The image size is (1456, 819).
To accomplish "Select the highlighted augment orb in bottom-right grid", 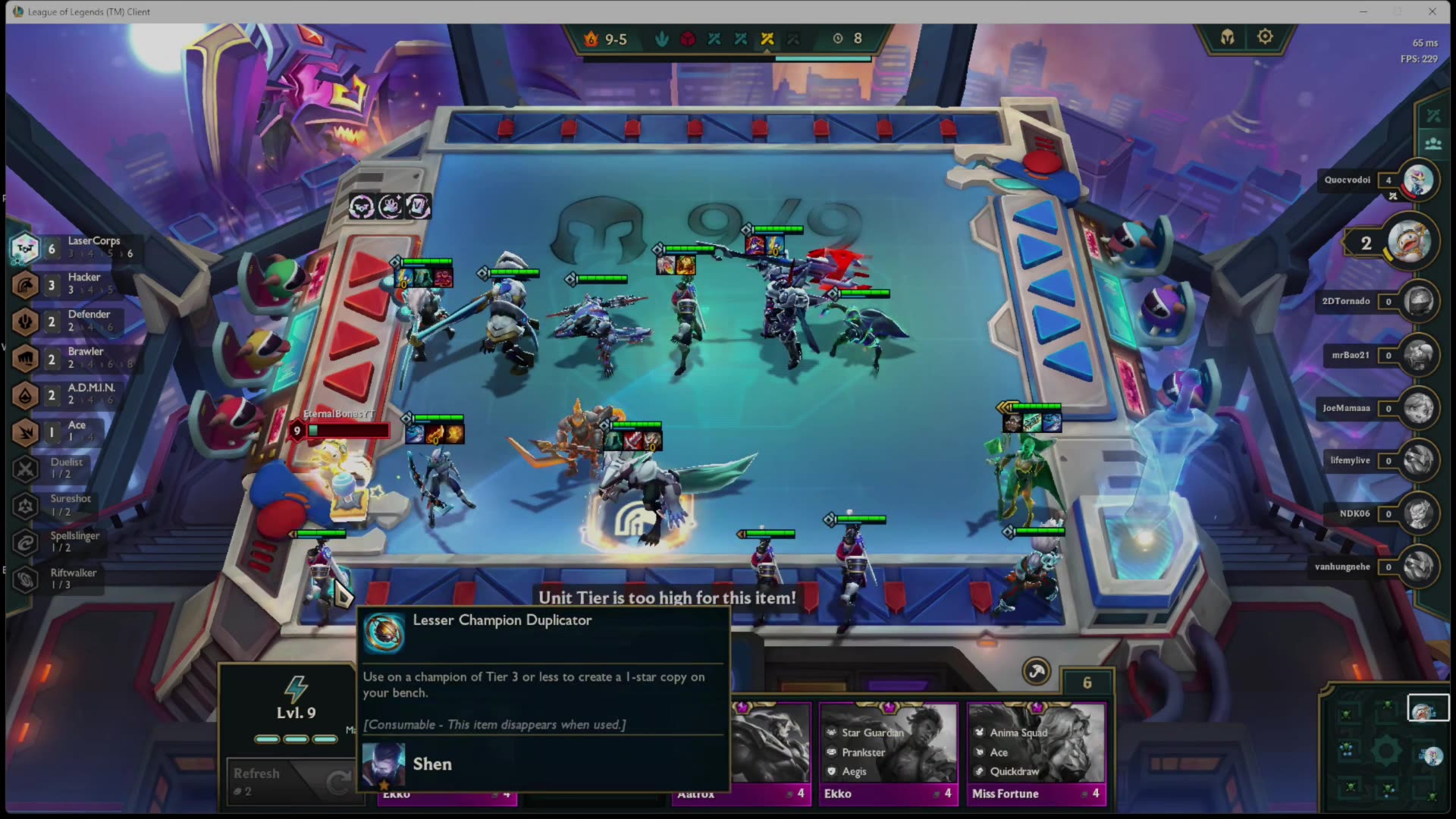I will pyautogui.click(x=1429, y=707).
